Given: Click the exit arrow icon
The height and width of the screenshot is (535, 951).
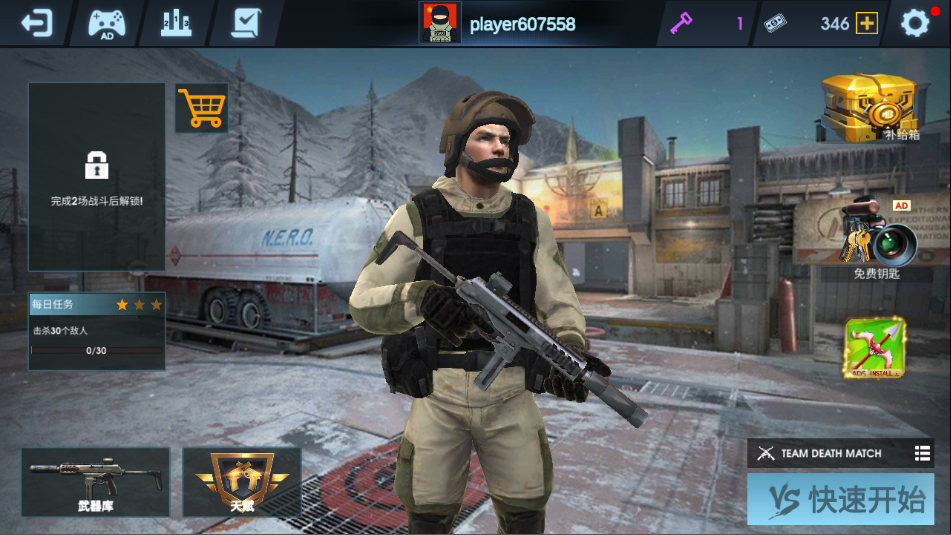Looking at the screenshot, I should coord(36,23).
